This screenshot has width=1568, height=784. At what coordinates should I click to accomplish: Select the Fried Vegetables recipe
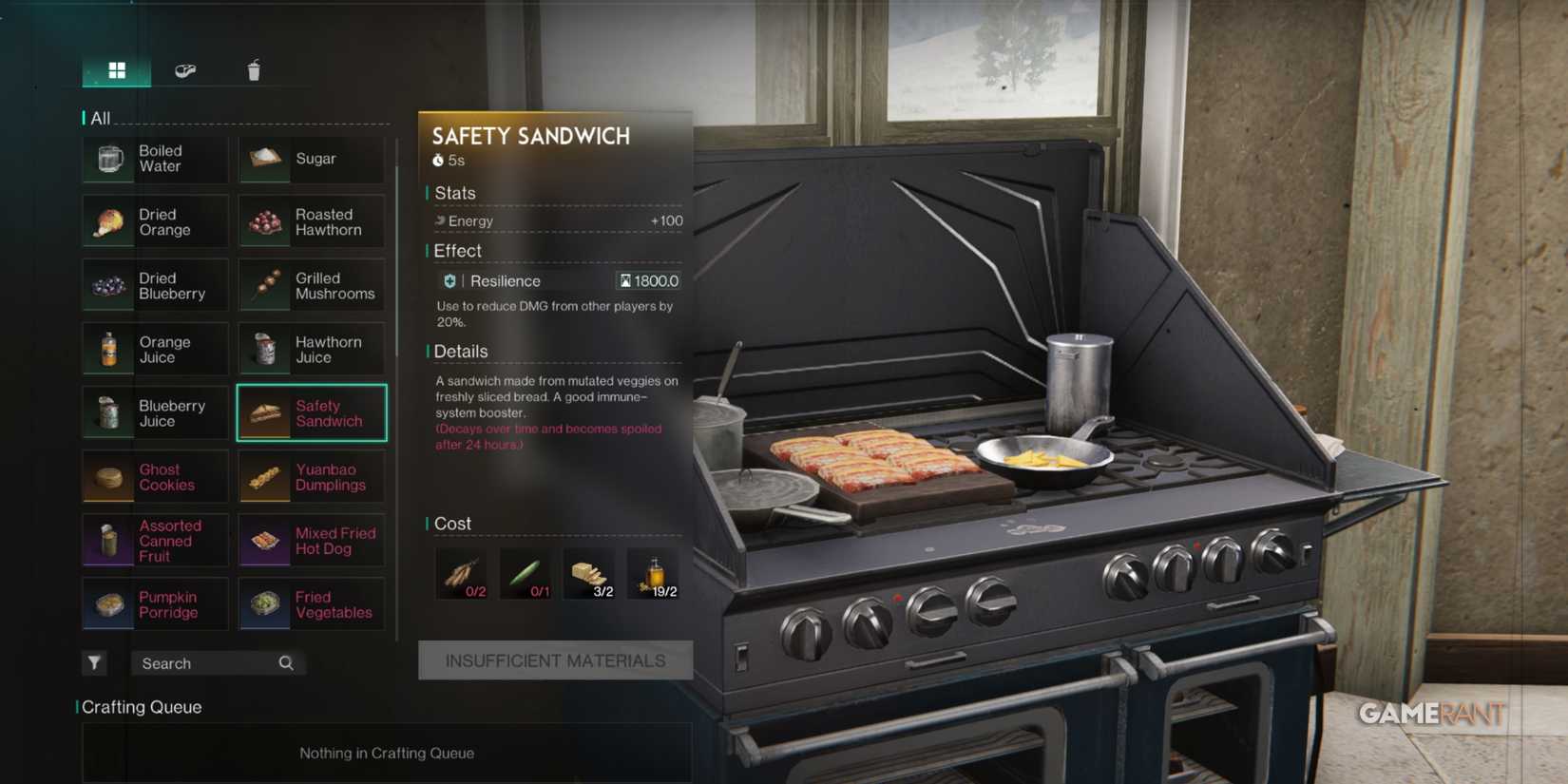click(x=311, y=604)
